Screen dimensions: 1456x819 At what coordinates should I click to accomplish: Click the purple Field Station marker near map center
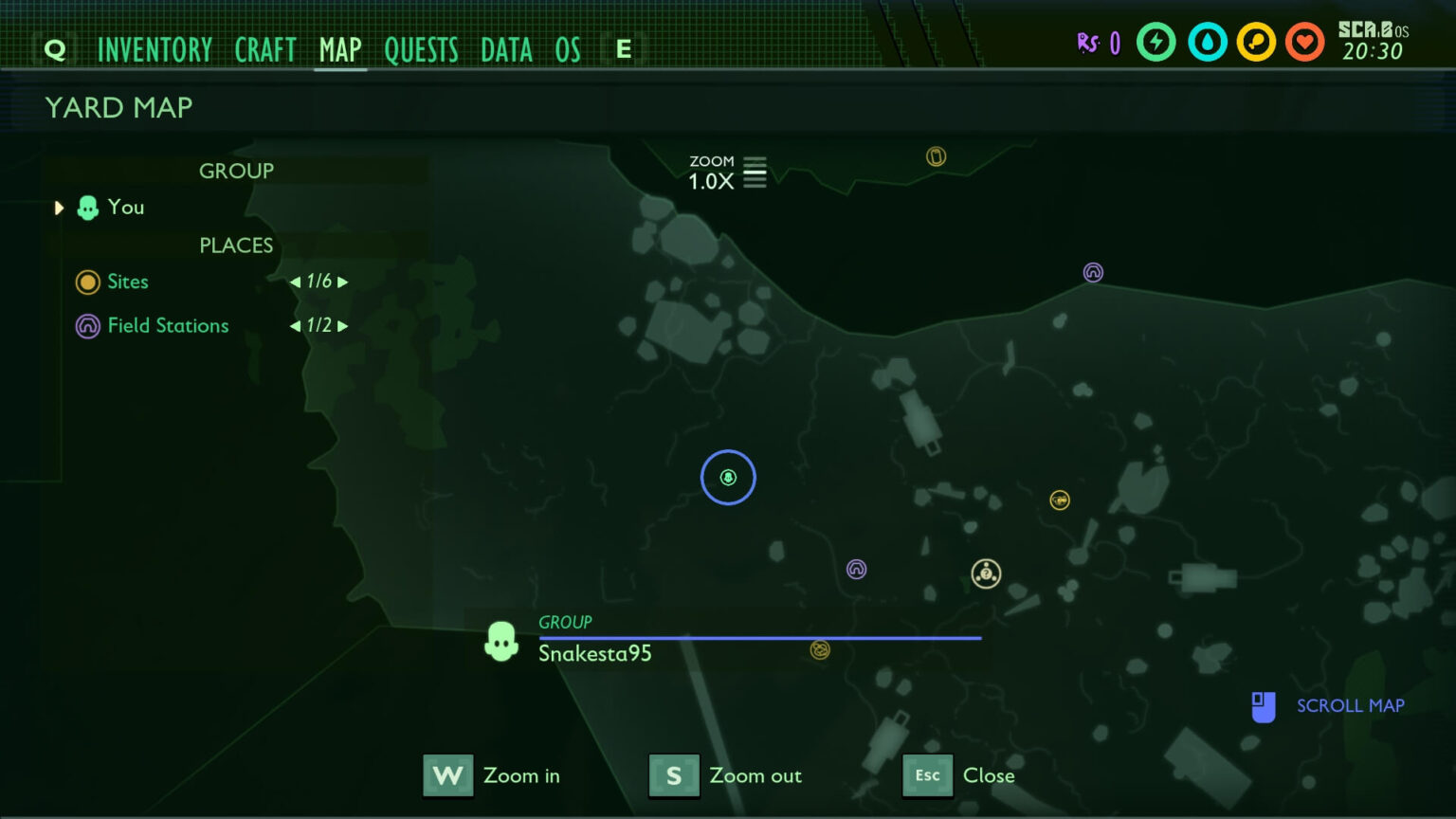[857, 569]
